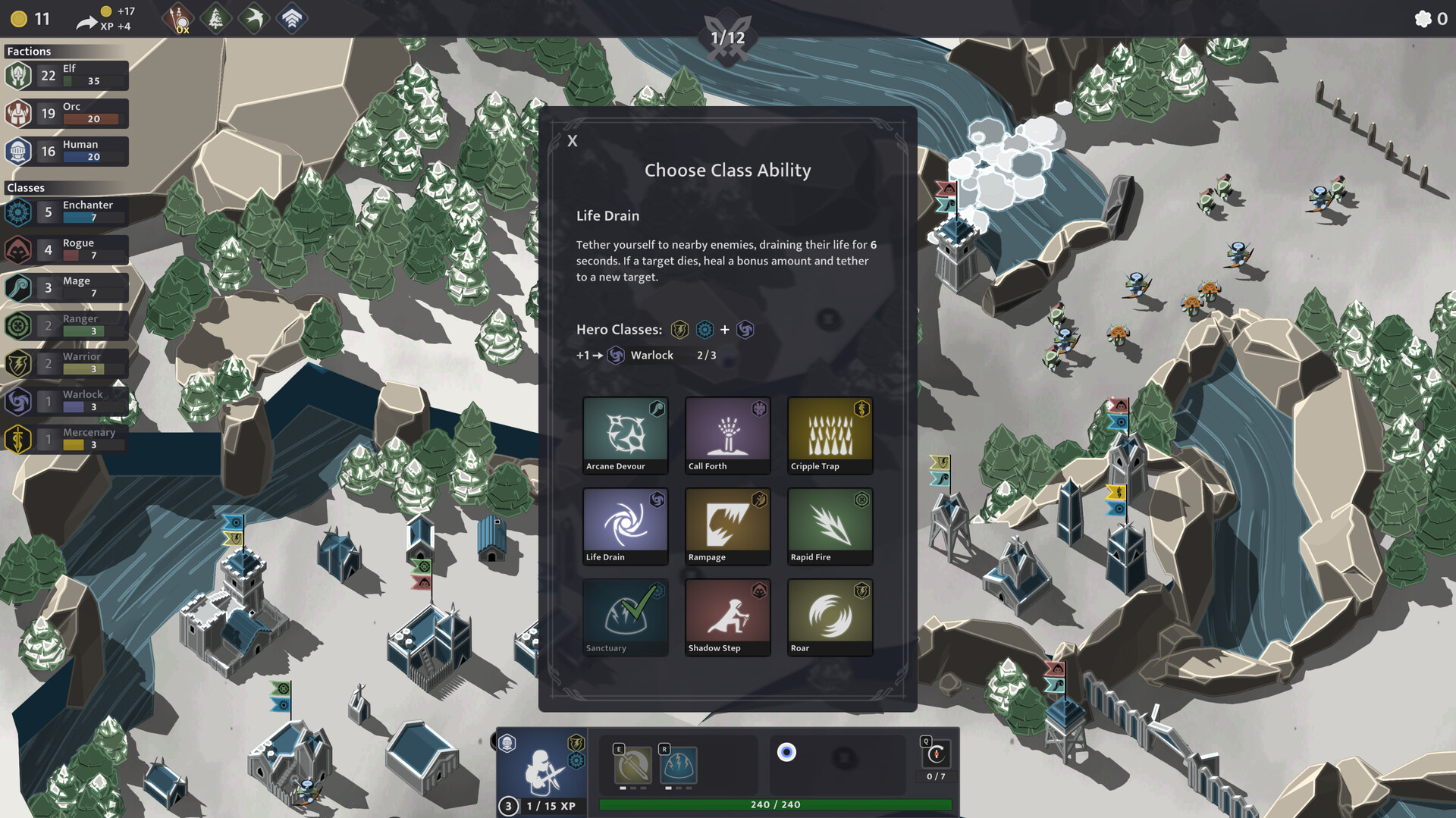Toggle the Warlock icon beside Hero Classes
Image resolution: width=1456 pixels, height=818 pixels.
(x=745, y=330)
